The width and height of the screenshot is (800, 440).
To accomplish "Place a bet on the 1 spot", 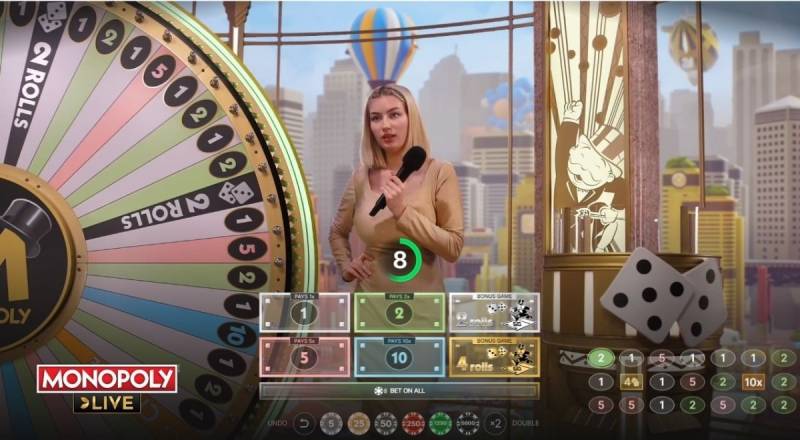I will click(304, 313).
